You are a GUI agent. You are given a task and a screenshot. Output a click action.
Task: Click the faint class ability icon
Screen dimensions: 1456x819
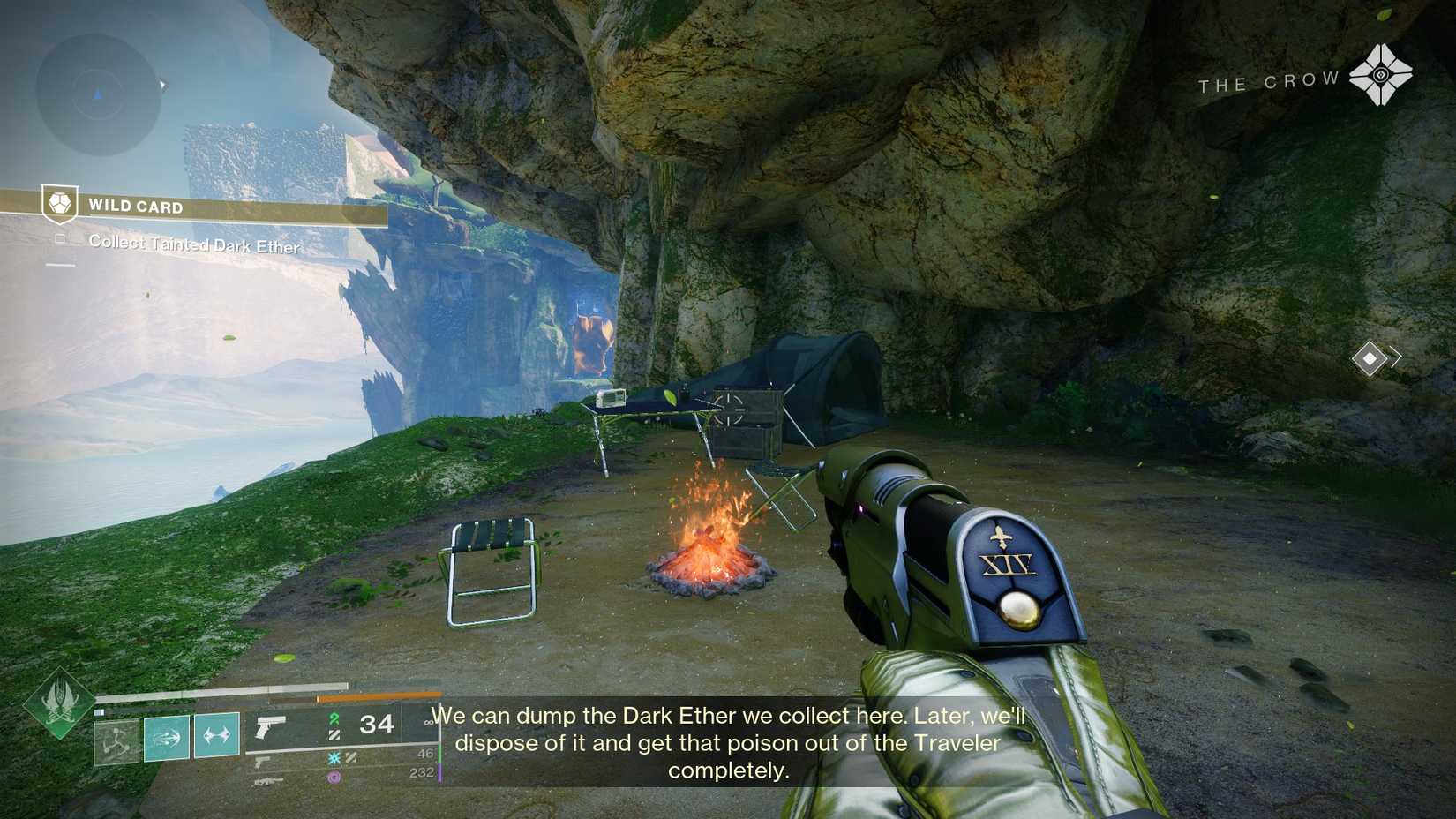(x=115, y=740)
